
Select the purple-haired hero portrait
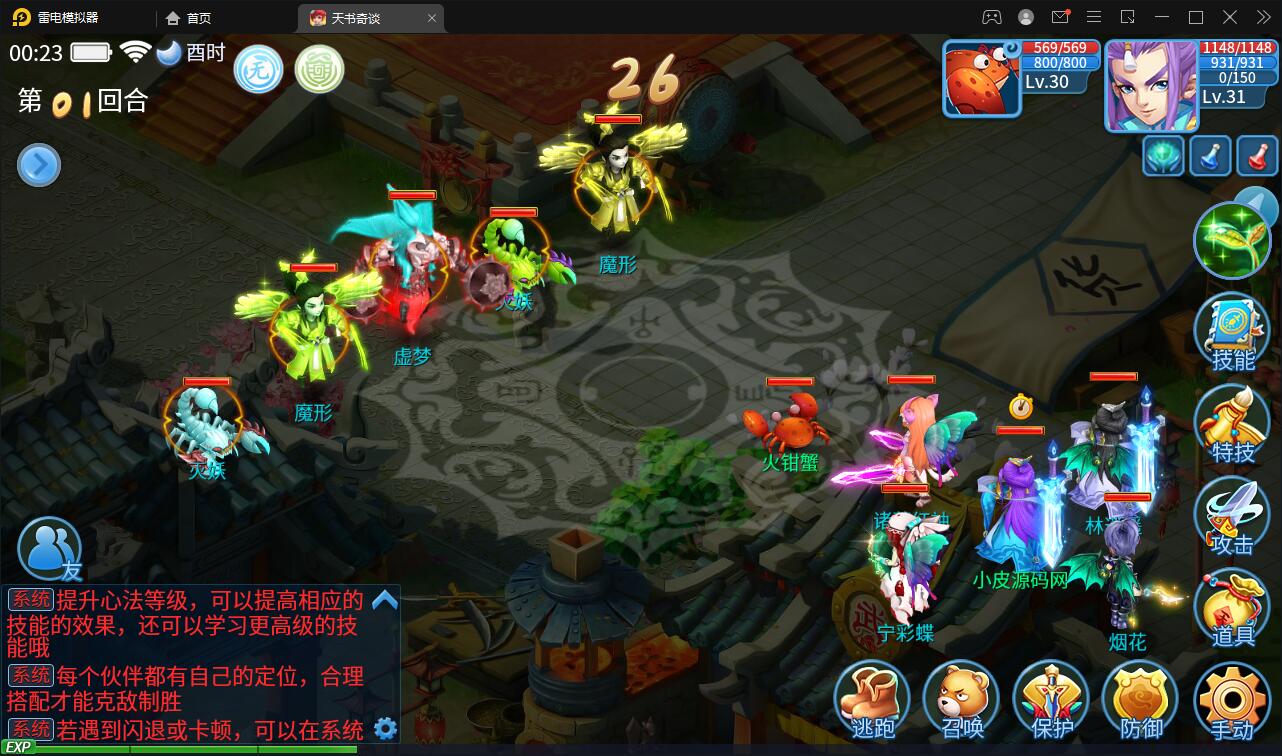click(1149, 87)
